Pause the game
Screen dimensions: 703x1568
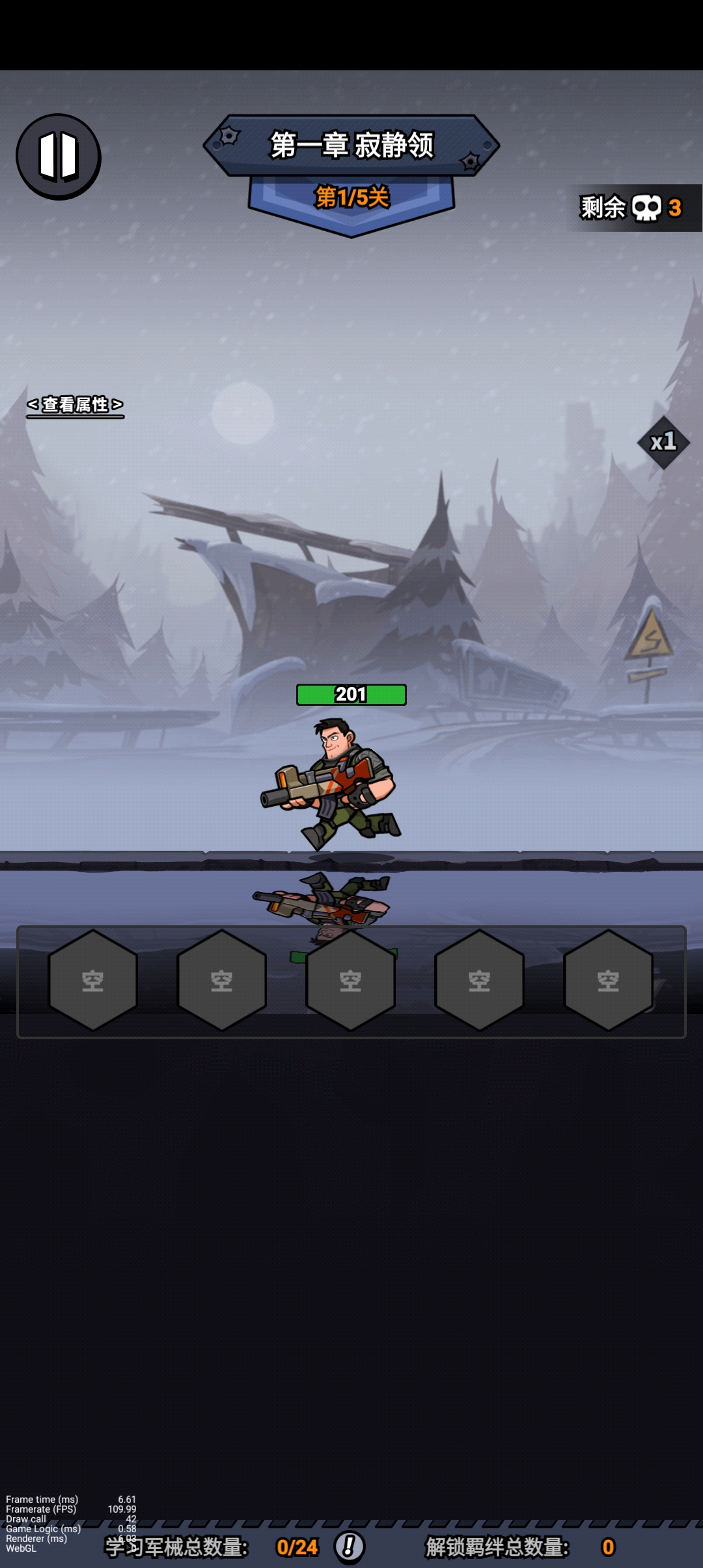click(59, 156)
